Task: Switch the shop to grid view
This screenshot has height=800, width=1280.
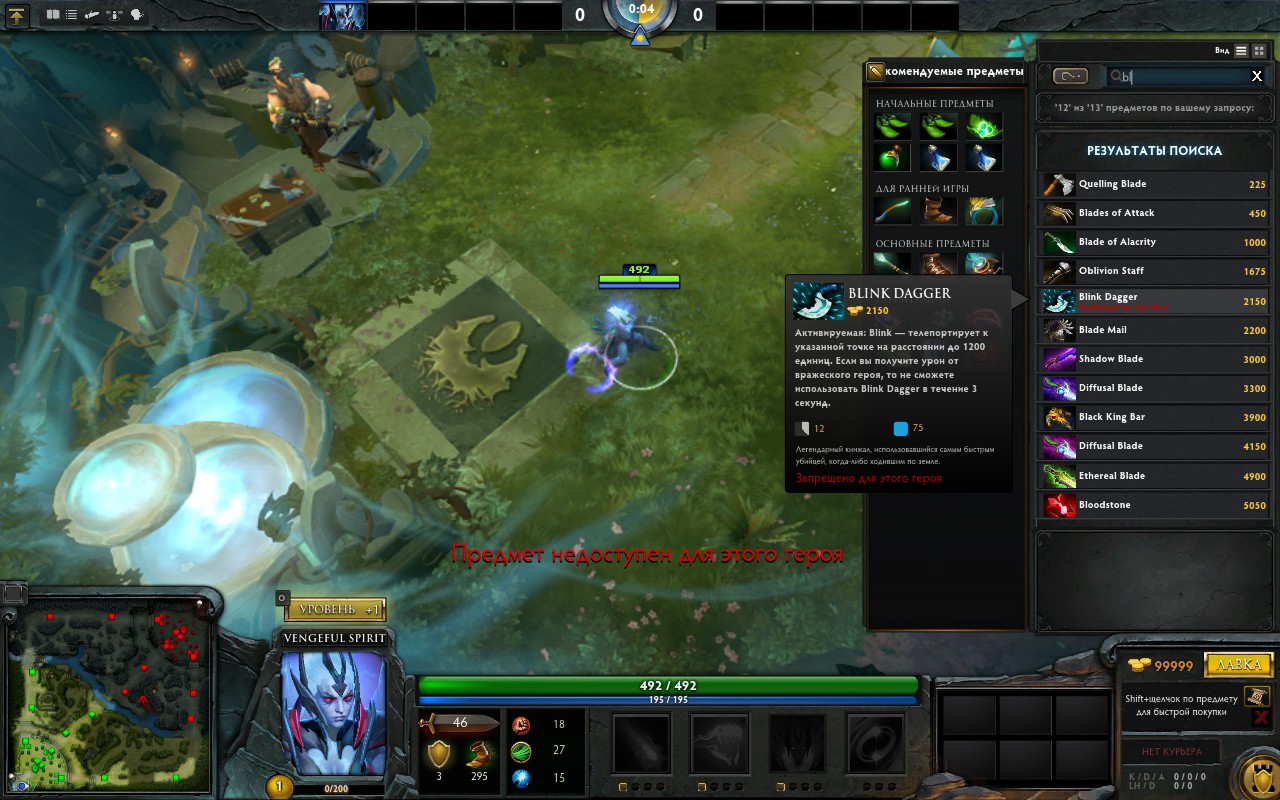Action: click(1259, 50)
